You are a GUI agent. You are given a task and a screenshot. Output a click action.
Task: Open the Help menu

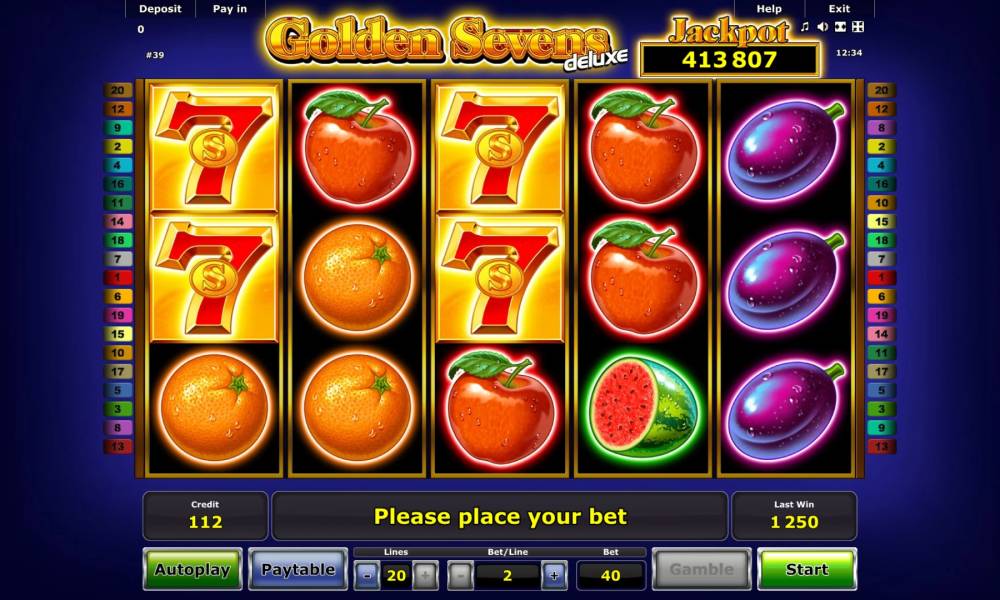[x=769, y=9]
